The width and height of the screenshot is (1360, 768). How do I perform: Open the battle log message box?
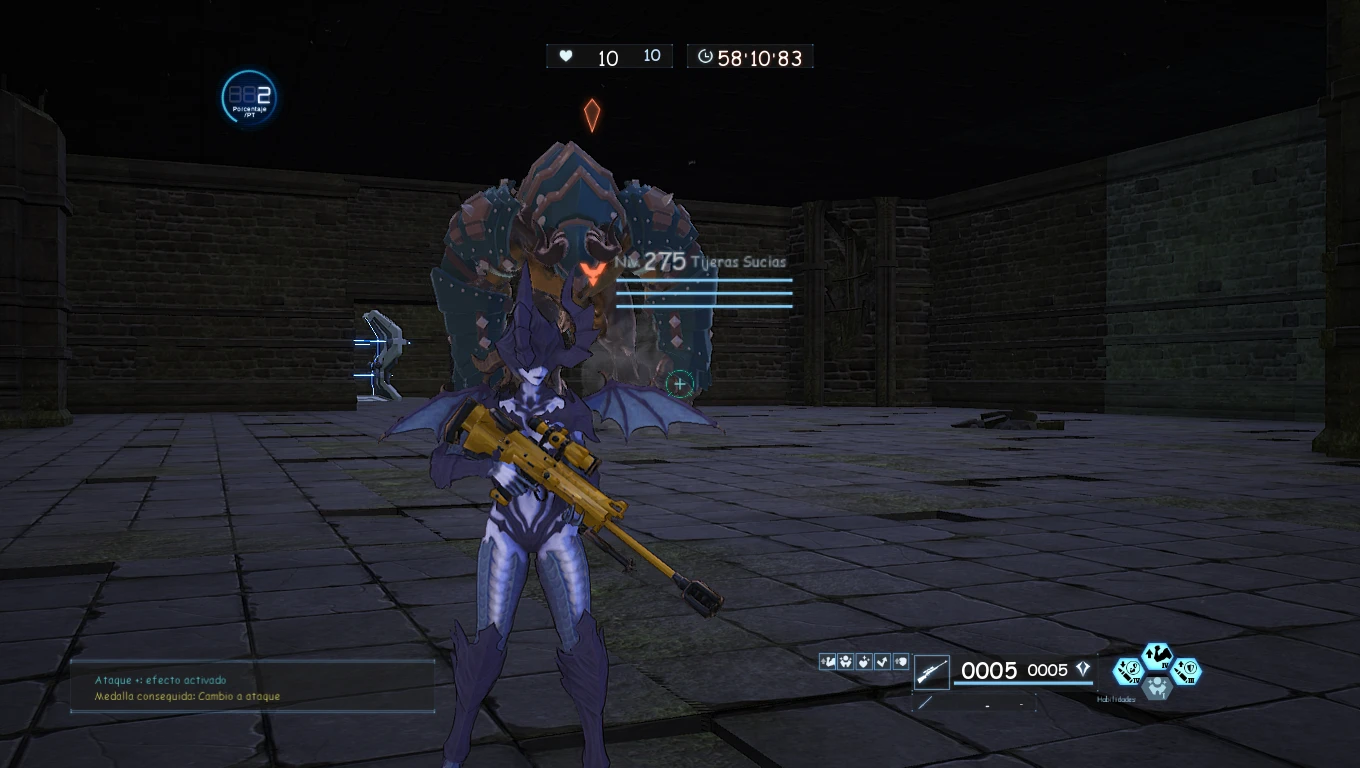pos(252,687)
